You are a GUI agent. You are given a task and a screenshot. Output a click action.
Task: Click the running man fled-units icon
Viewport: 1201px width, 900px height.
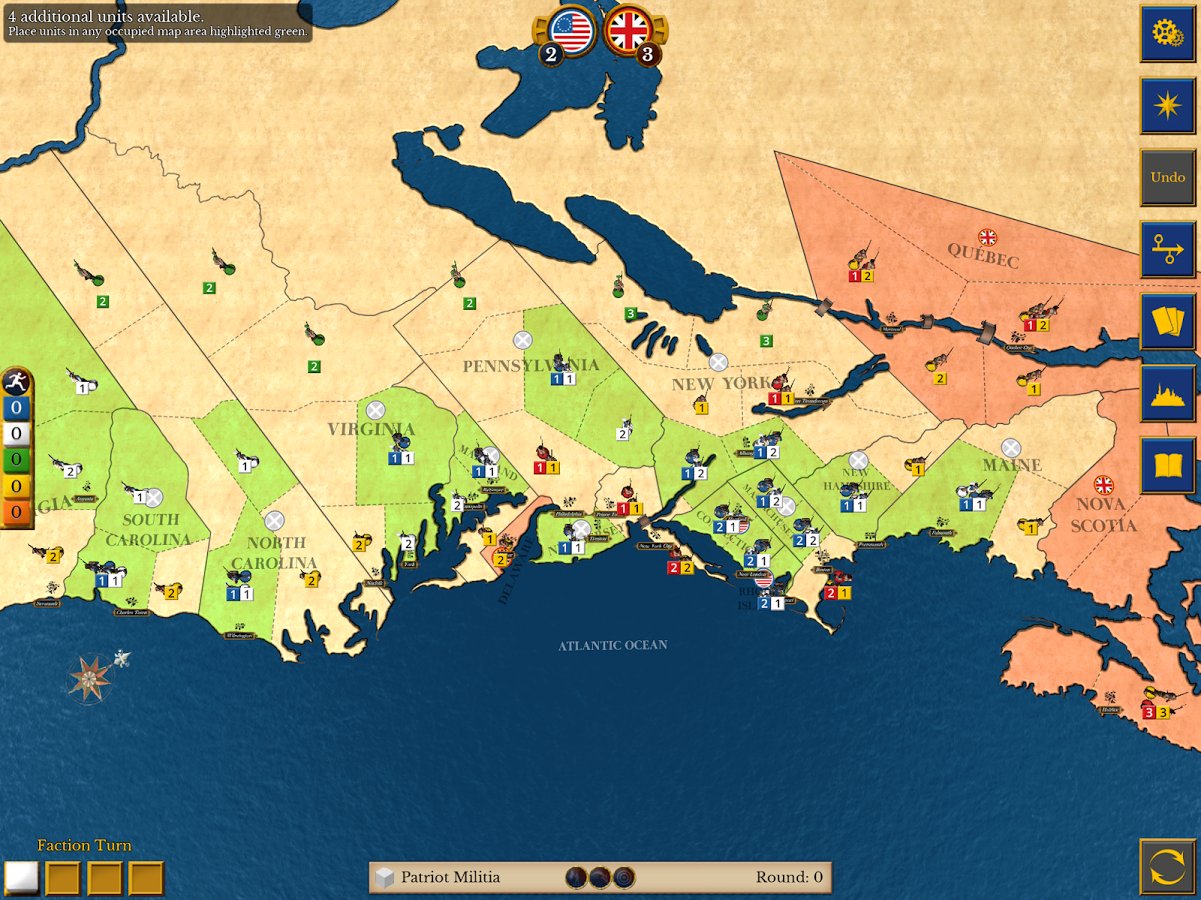pyautogui.click(x=16, y=381)
